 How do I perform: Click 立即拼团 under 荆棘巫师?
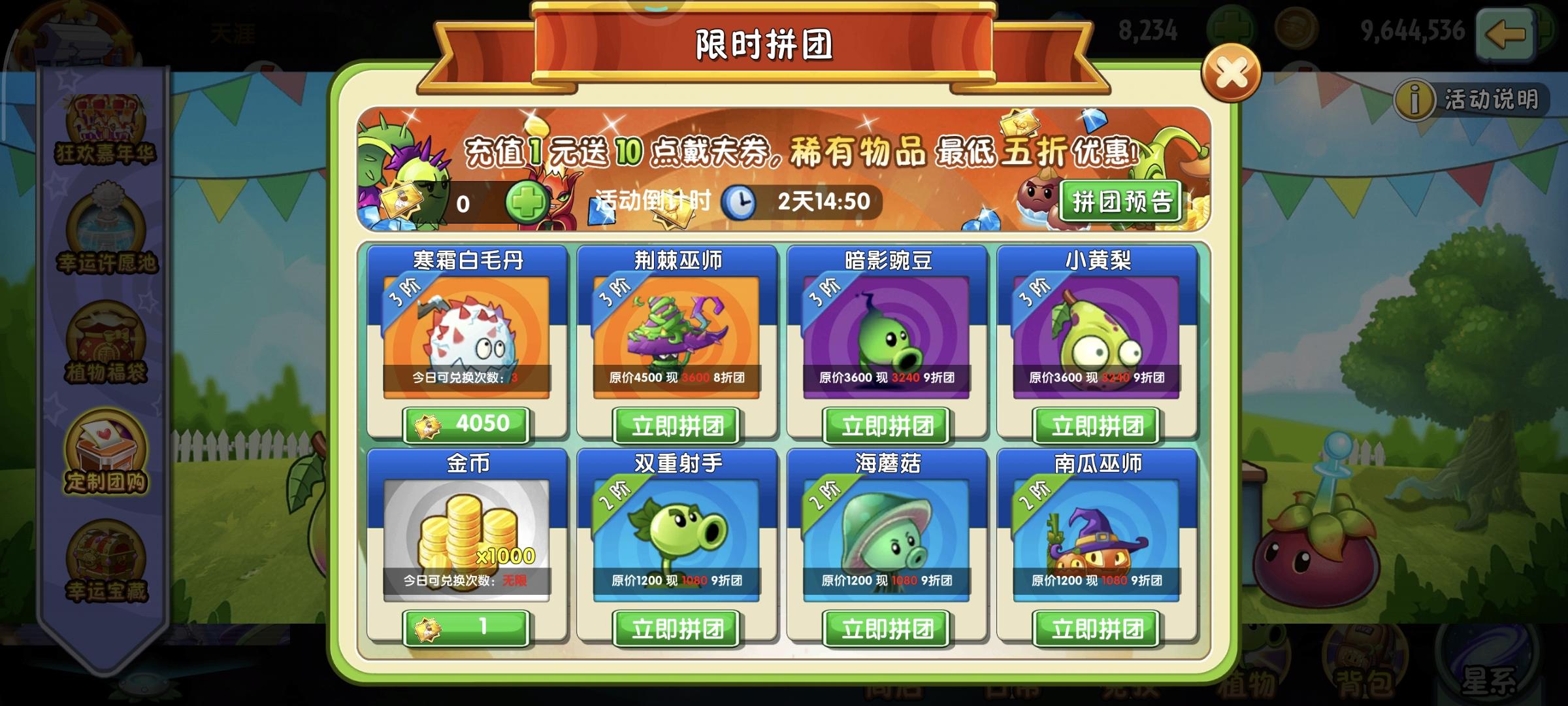click(676, 425)
